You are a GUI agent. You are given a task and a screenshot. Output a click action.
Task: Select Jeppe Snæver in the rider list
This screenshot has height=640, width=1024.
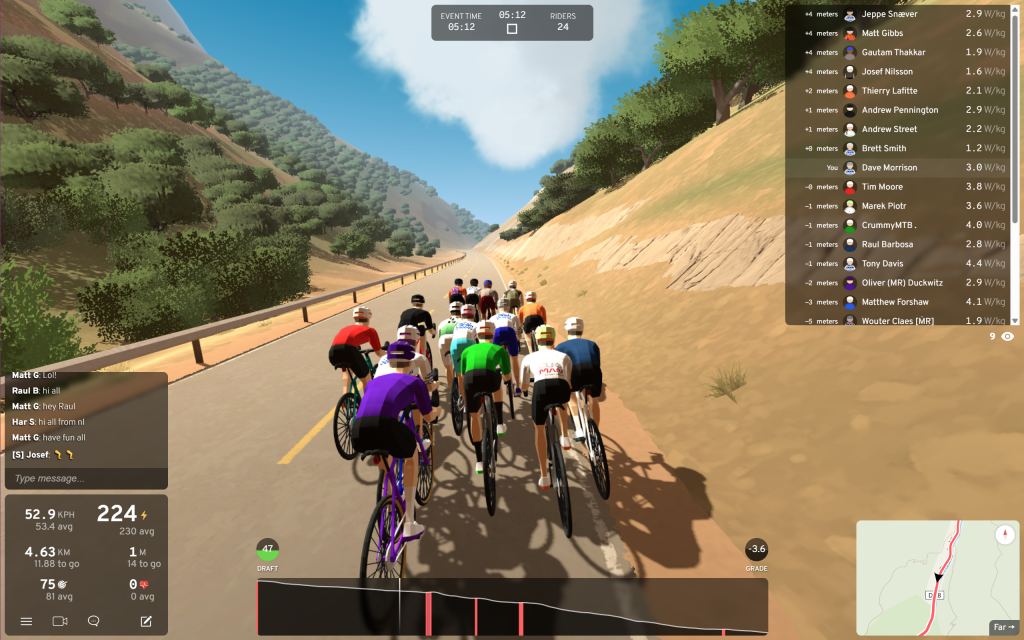click(x=888, y=15)
